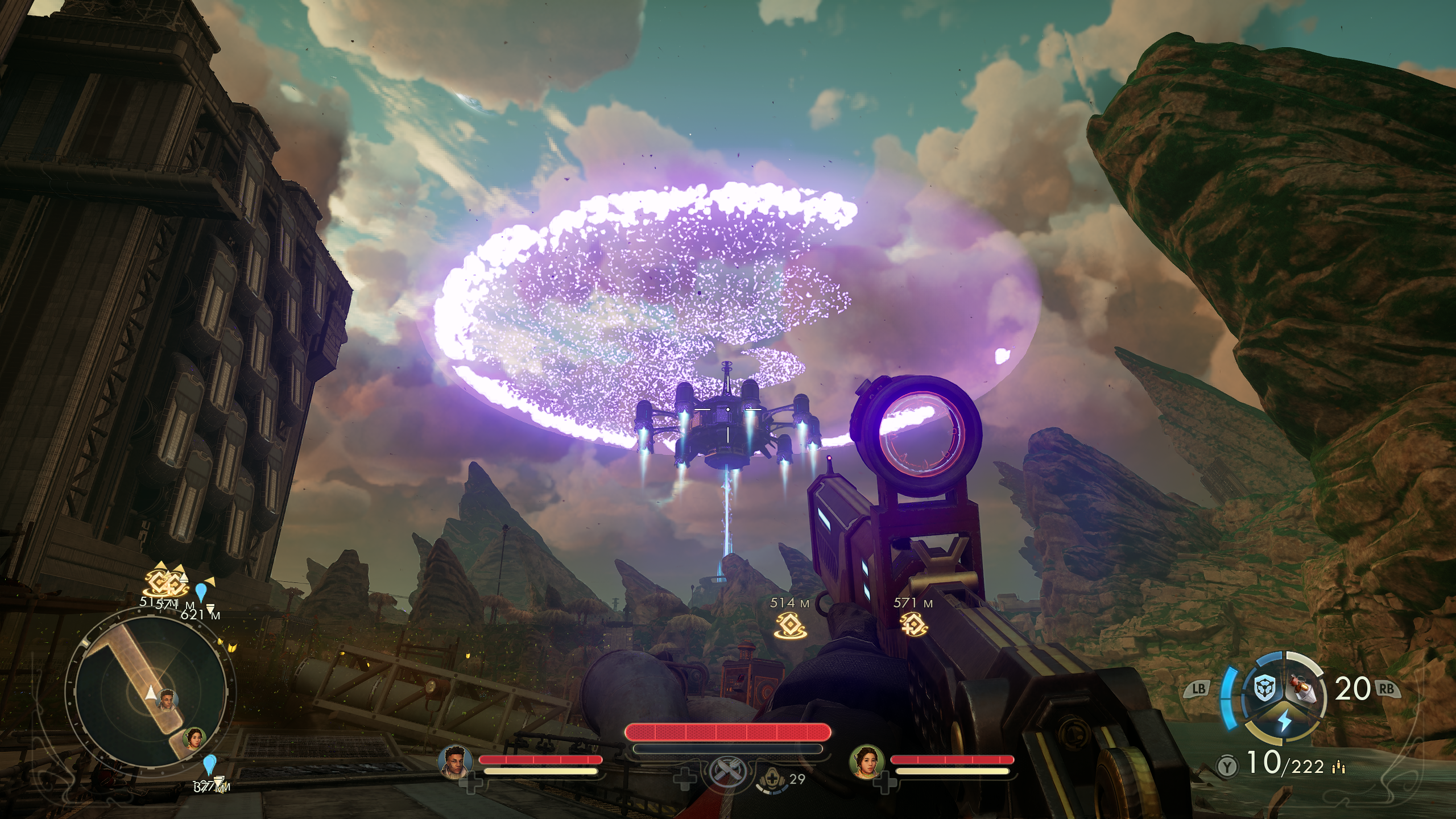This screenshot has height=819, width=1456.
Task: Click the 571 M quest waypoint marker
Action: click(x=913, y=624)
